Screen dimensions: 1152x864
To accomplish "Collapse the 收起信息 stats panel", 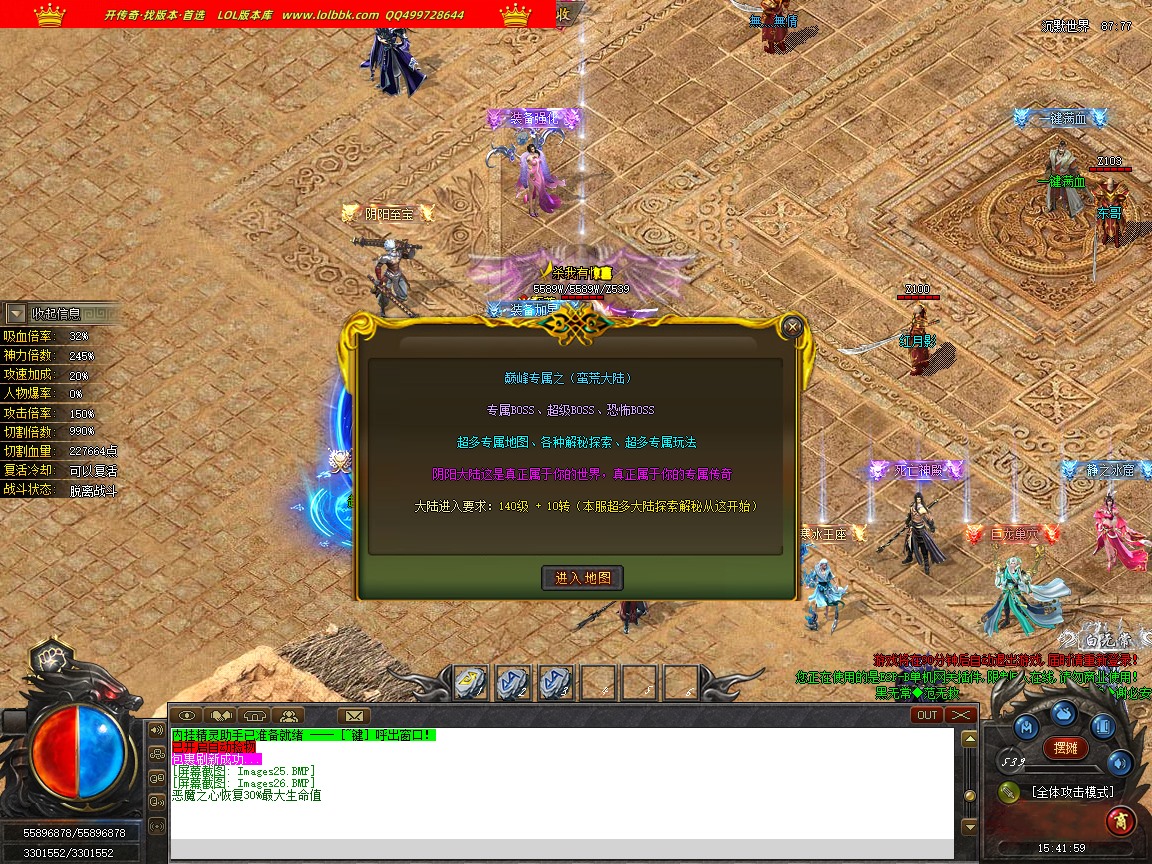I will (16, 313).
